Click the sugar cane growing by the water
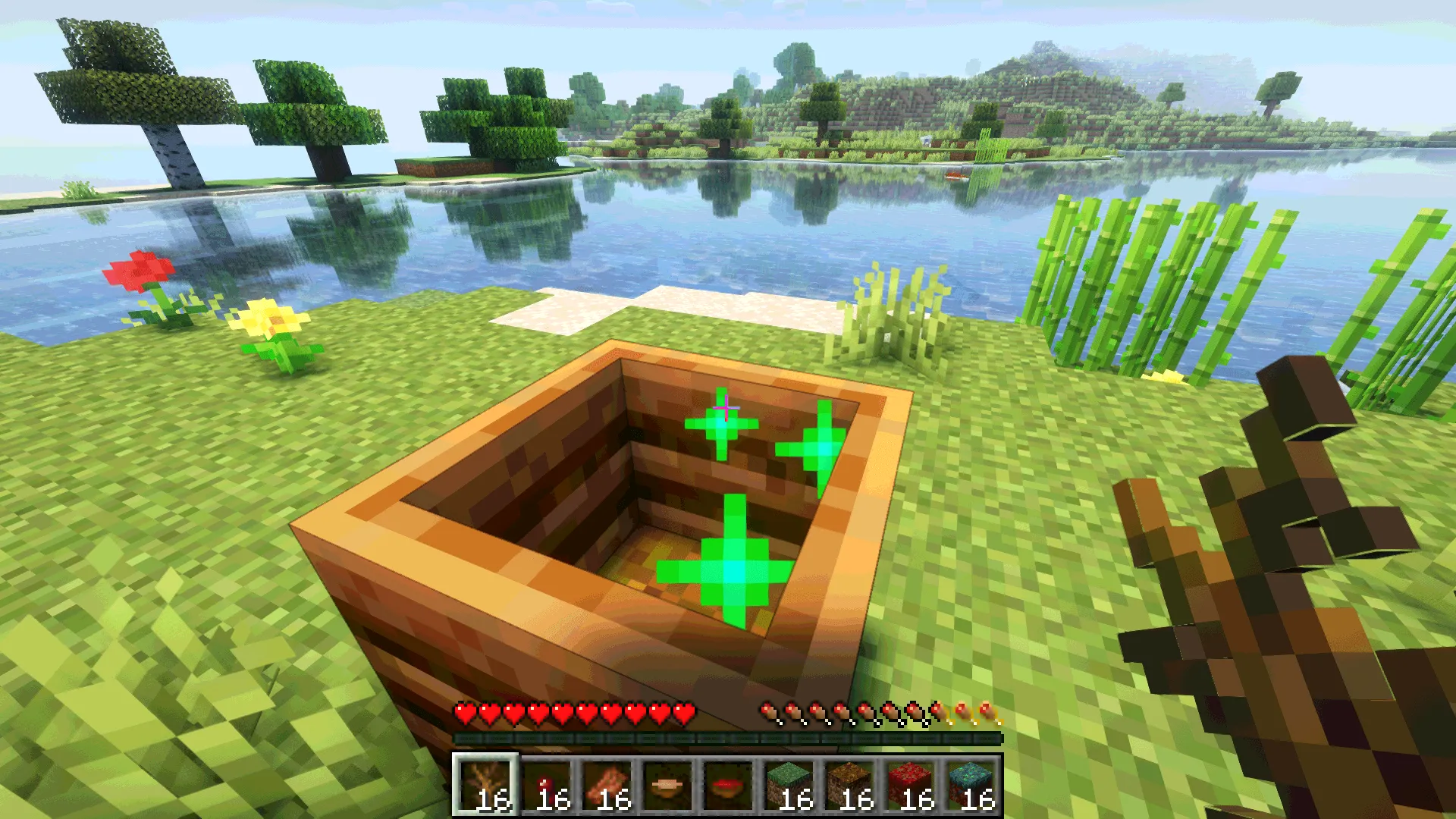The image size is (1456, 819). tap(1122, 281)
